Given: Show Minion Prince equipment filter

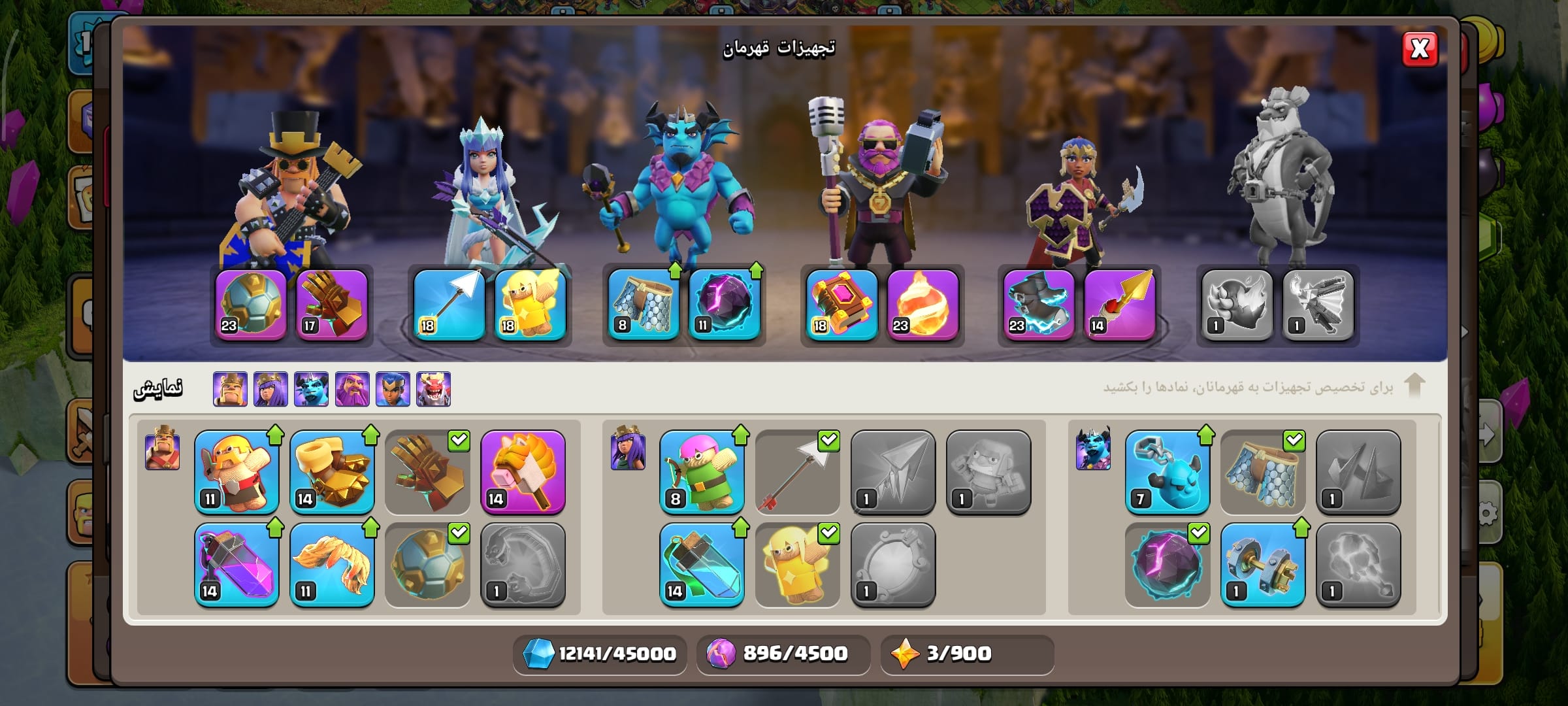Looking at the screenshot, I should pos(311,390).
